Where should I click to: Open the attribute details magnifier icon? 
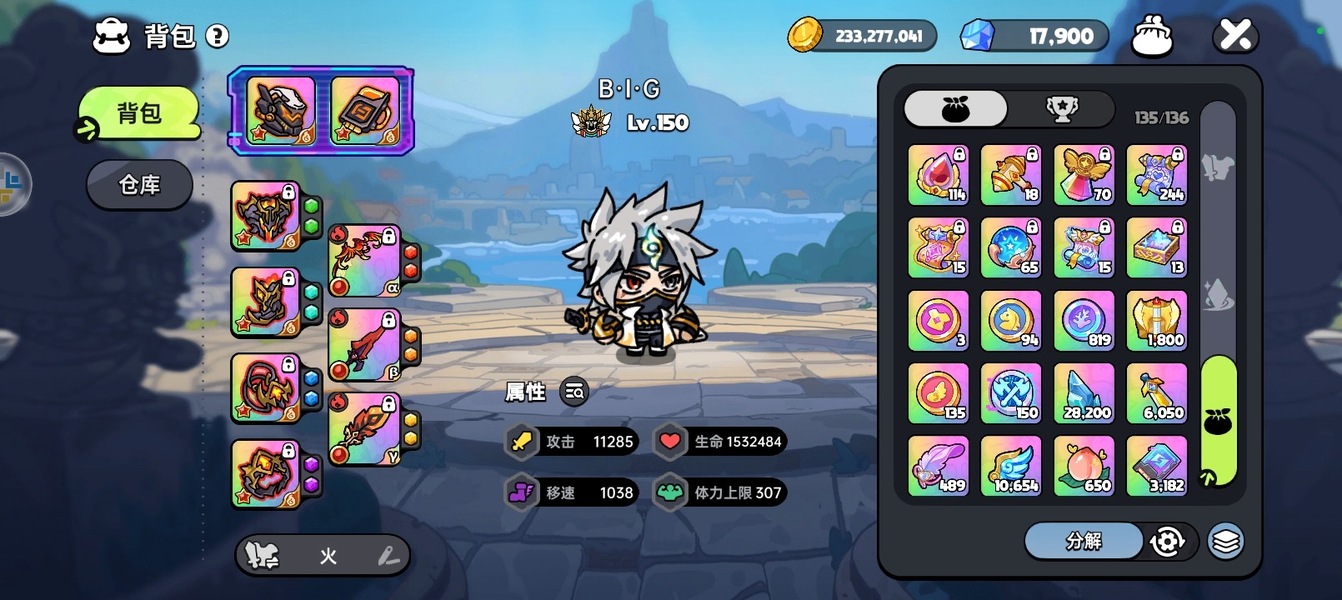click(574, 392)
